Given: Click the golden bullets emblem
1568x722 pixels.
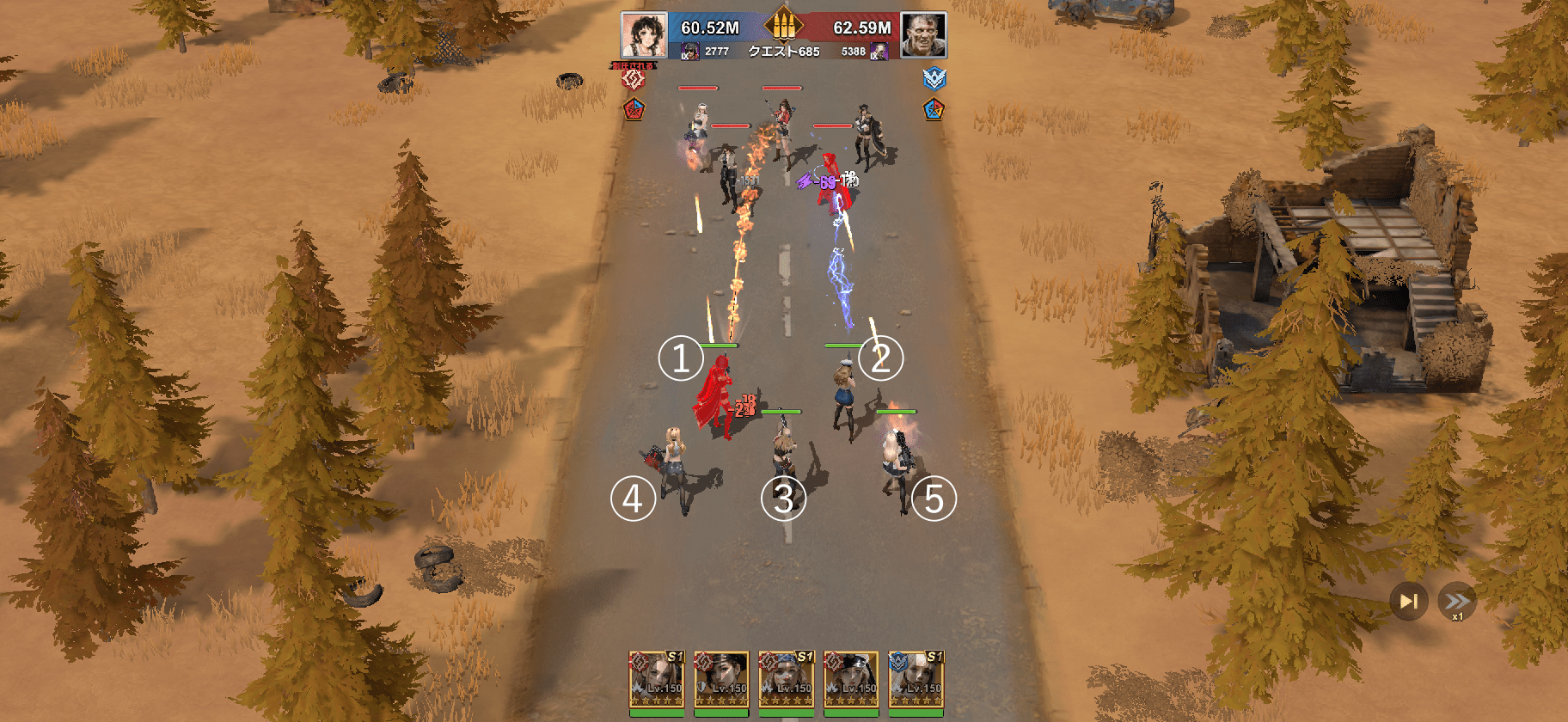Looking at the screenshot, I should click(783, 25).
